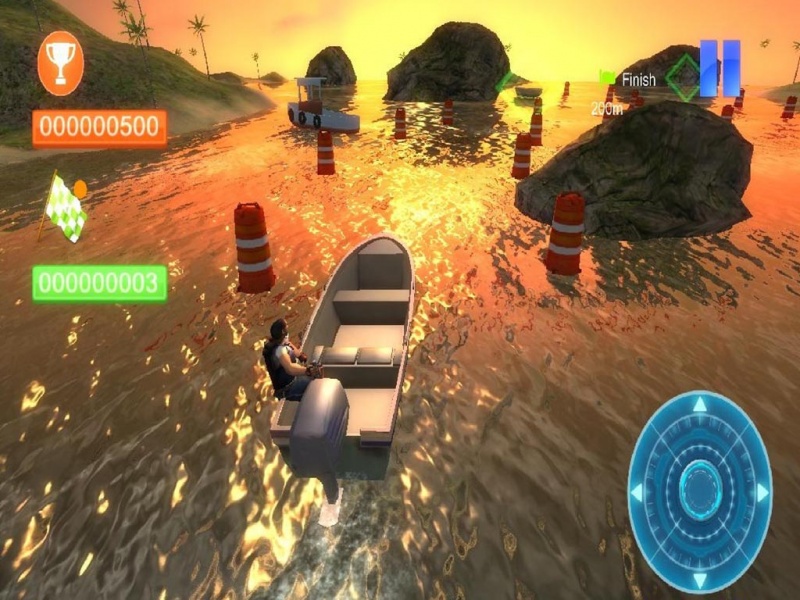Screen dimensions: 800x600
Task: Steer left with the joystick's left arrow
Action: (x=638, y=492)
